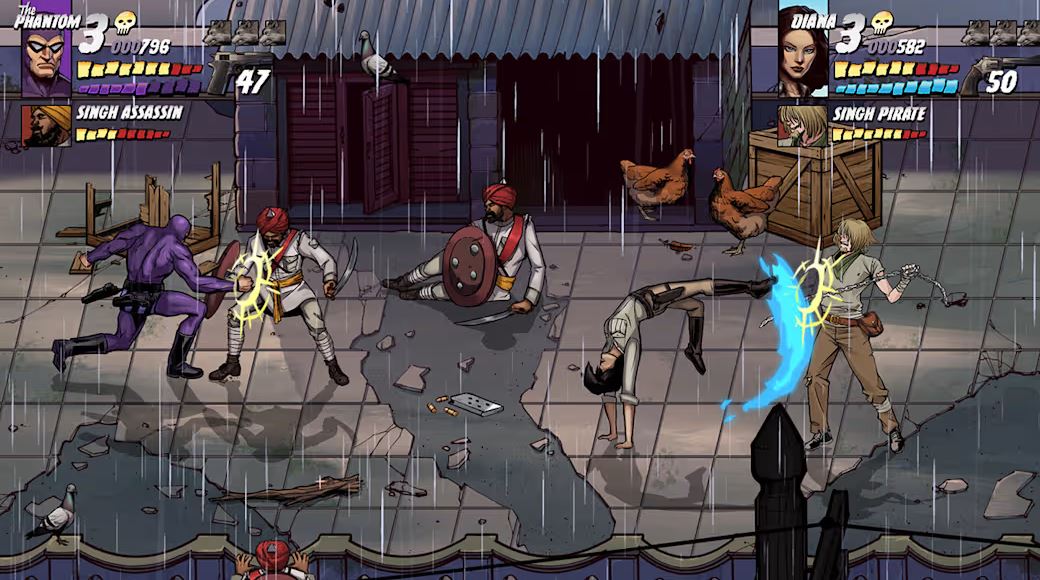The height and width of the screenshot is (580, 1040).
Task: Click the Singh Pirate enemy portrait
Action: coord(803,126)
